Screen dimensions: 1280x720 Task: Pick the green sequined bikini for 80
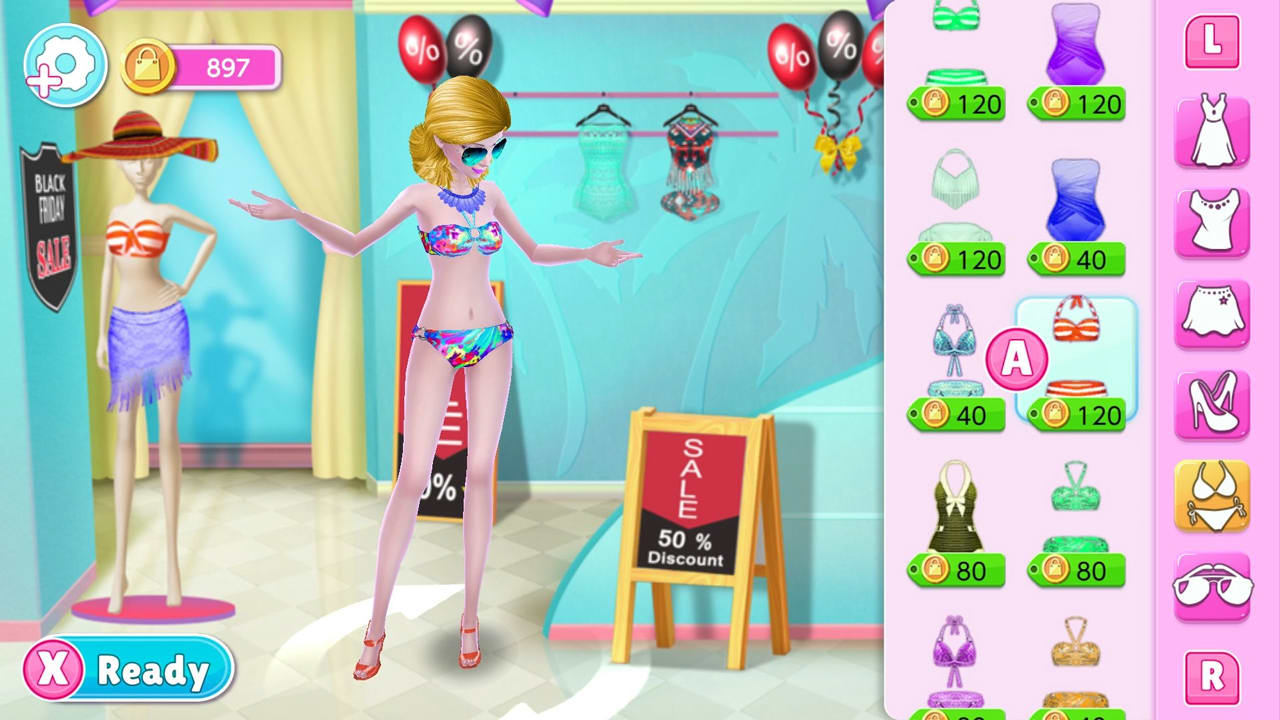pos(1077,500)
